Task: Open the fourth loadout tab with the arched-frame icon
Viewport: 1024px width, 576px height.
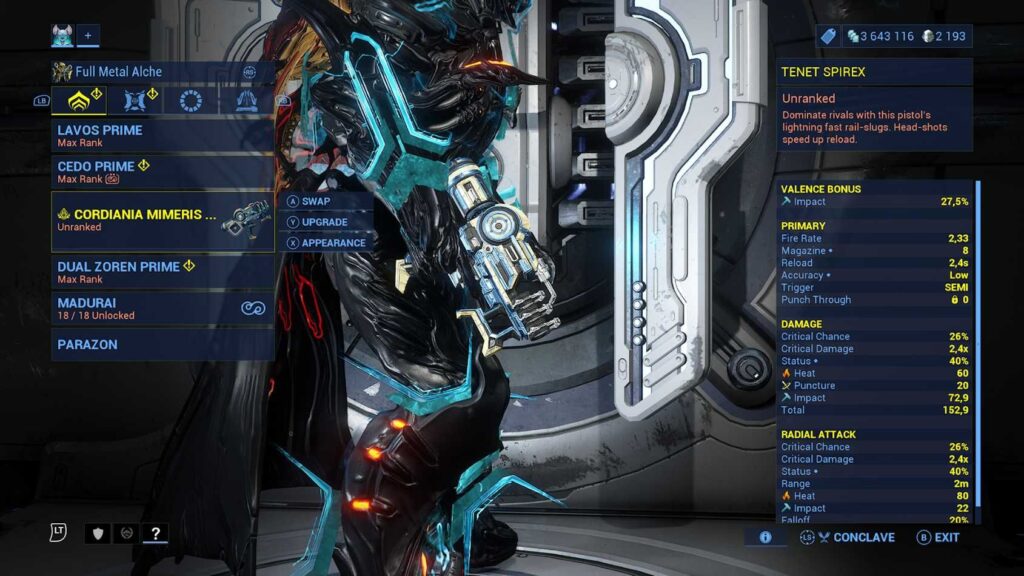Action: click(x=246, y=101)
